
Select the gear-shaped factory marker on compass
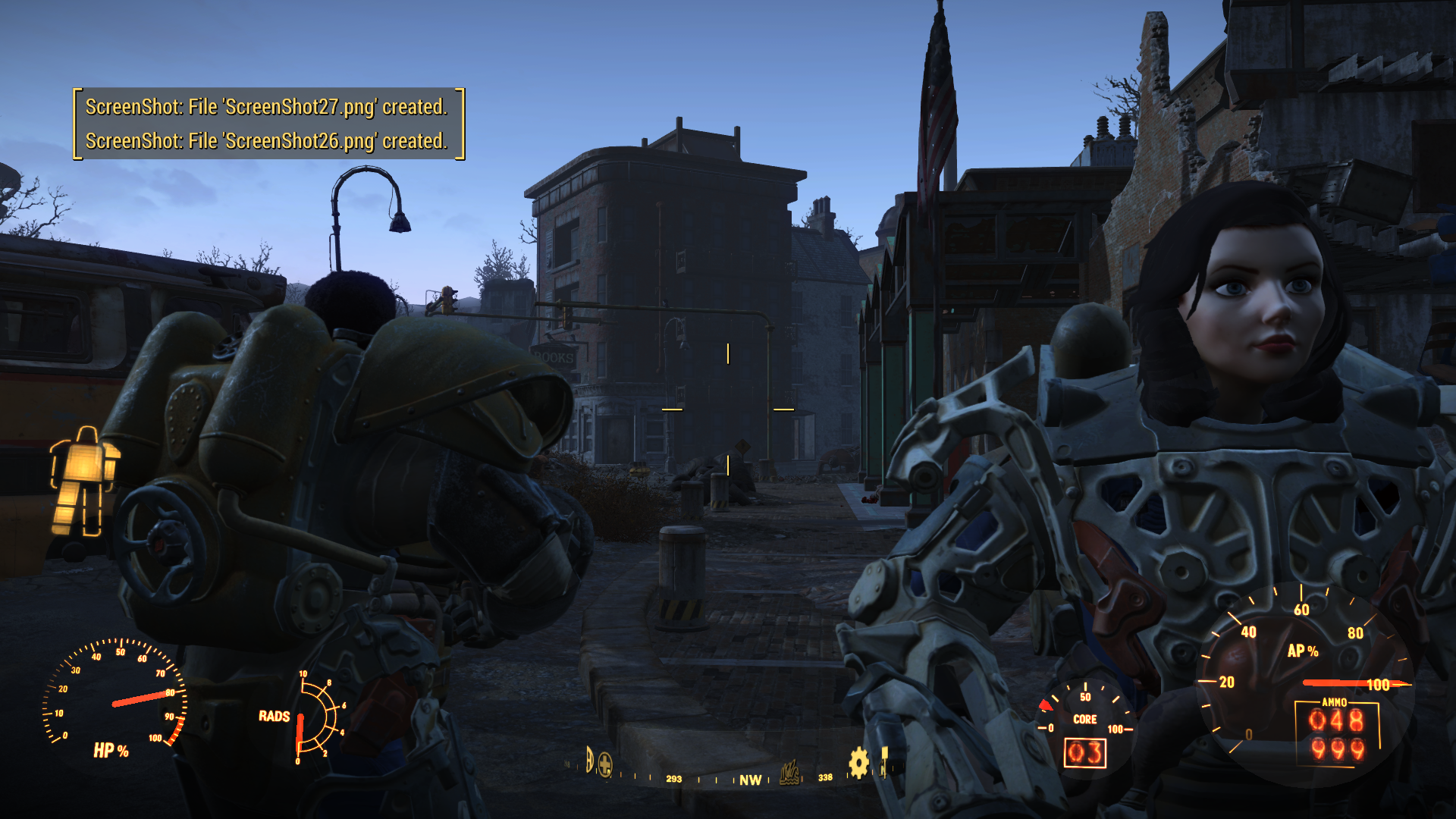(x=858, y=762)
